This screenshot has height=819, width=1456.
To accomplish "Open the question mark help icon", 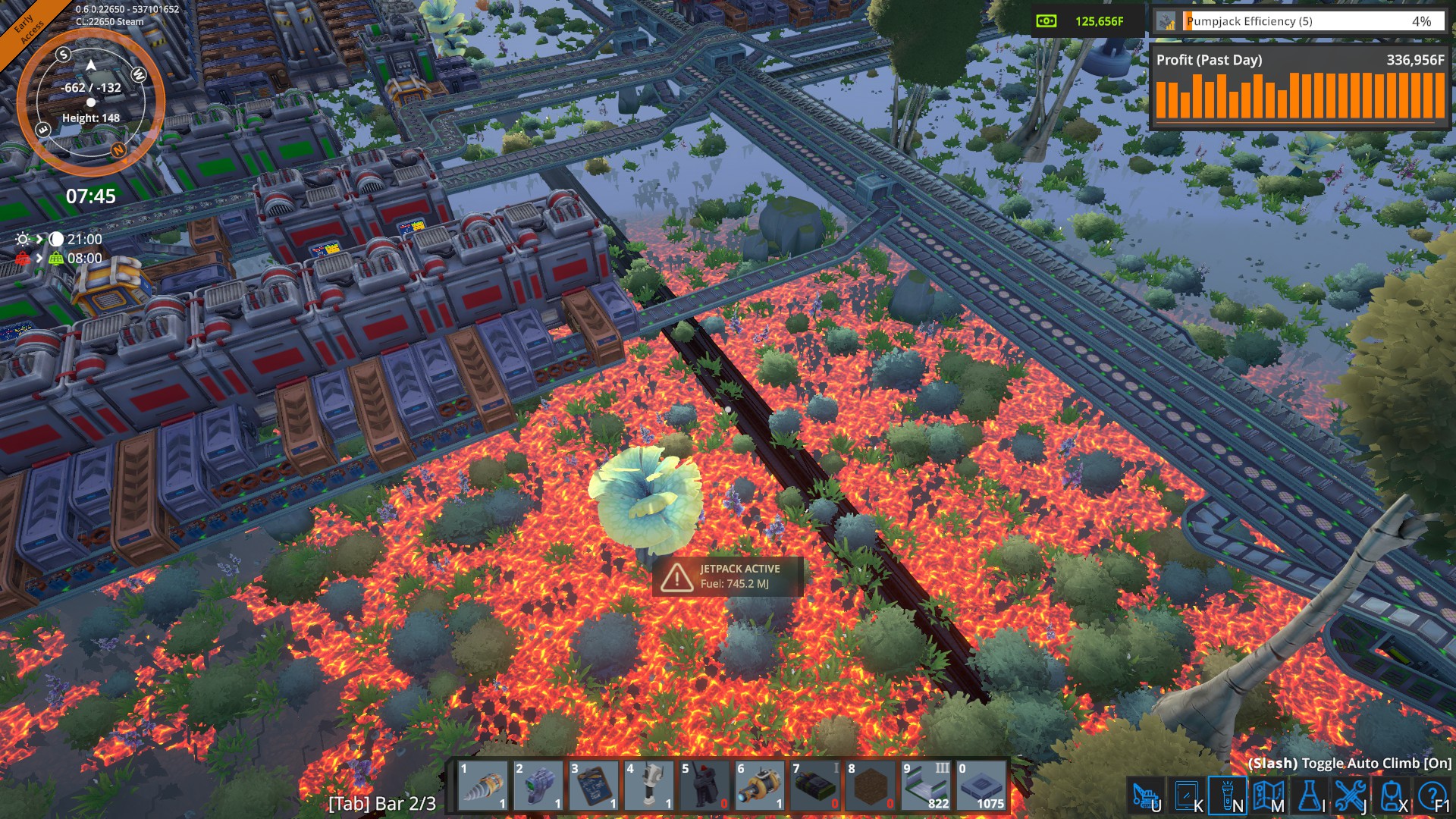I will click(1432, 796).
